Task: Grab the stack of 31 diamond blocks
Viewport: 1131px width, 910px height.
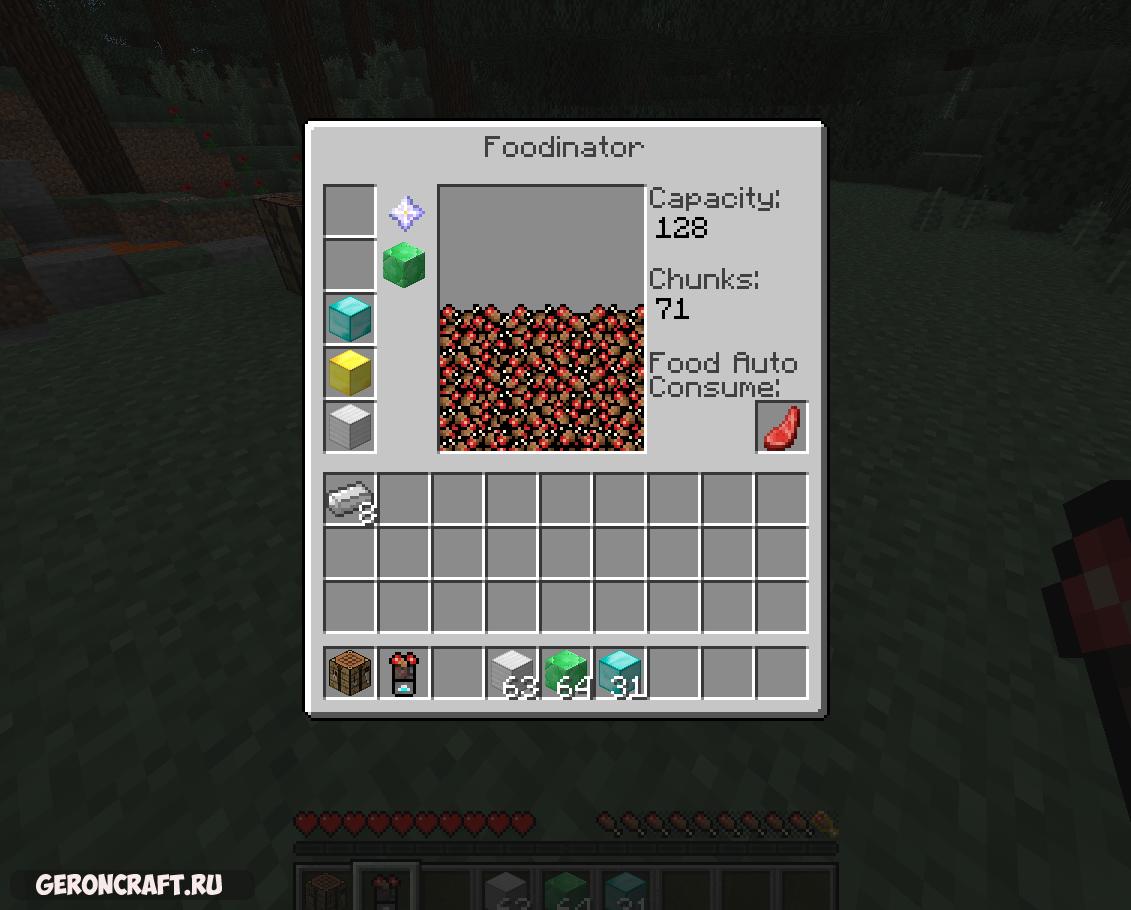Action: 620,673
